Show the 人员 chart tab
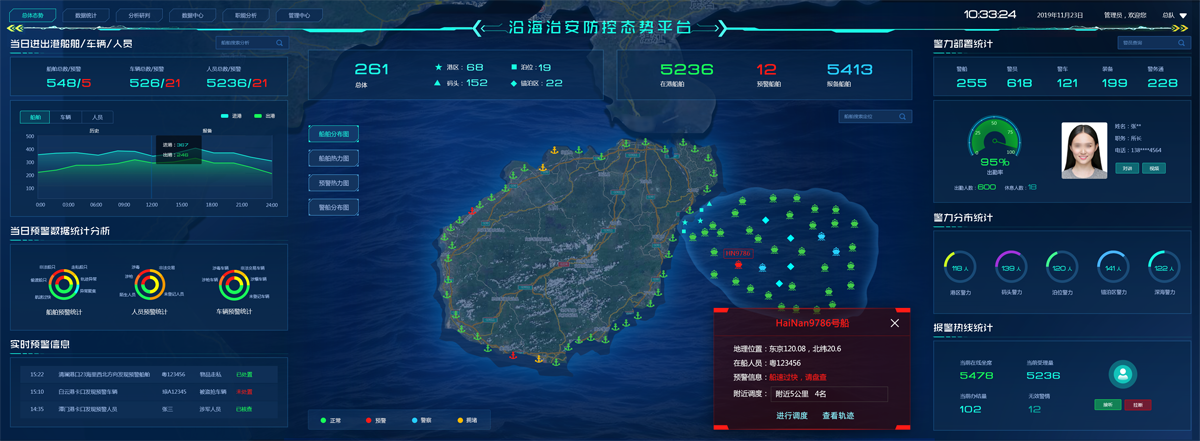This screenshot has width=1200, height=441. (97, 117)
